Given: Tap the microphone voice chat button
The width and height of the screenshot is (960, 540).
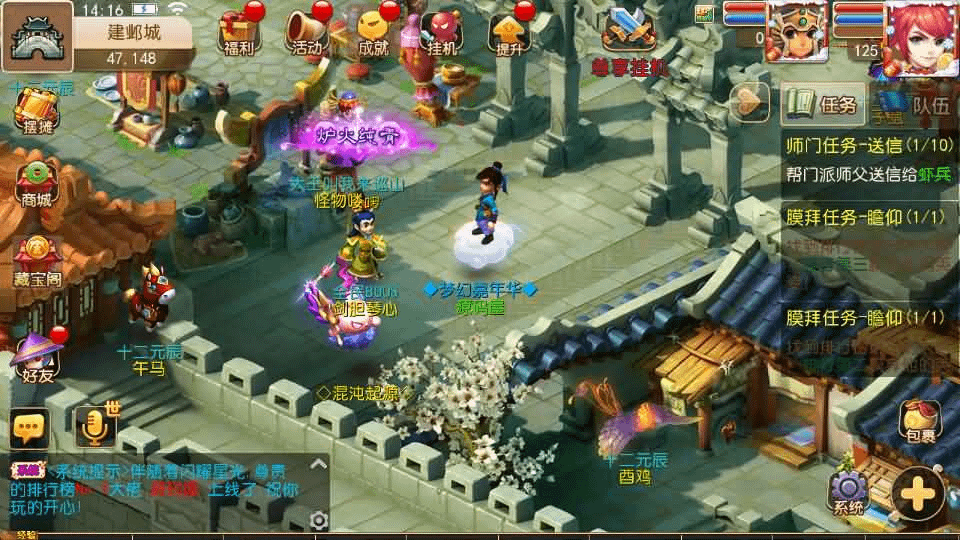Looking at the screenshot, I should point(95,428).
